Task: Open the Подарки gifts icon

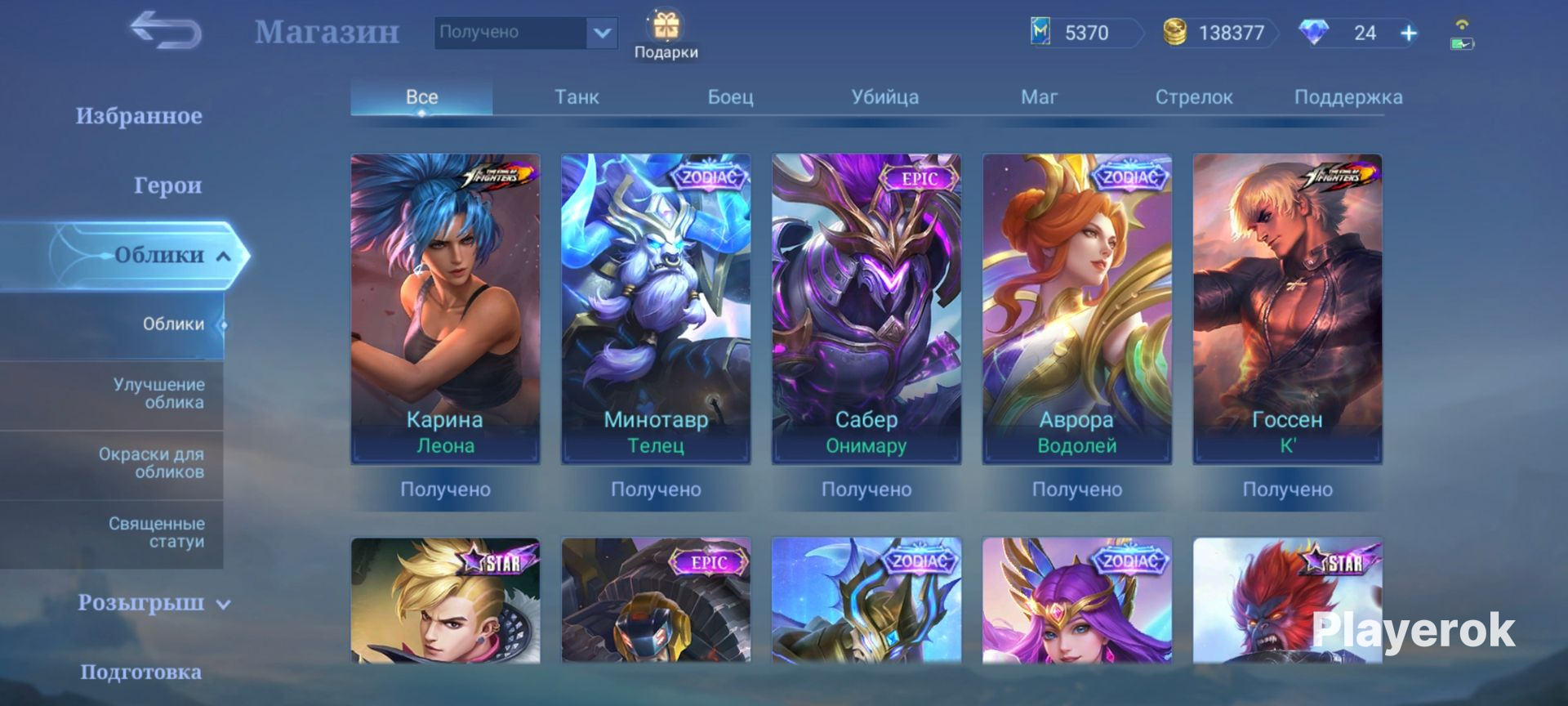Action: [x=666, y=34]
